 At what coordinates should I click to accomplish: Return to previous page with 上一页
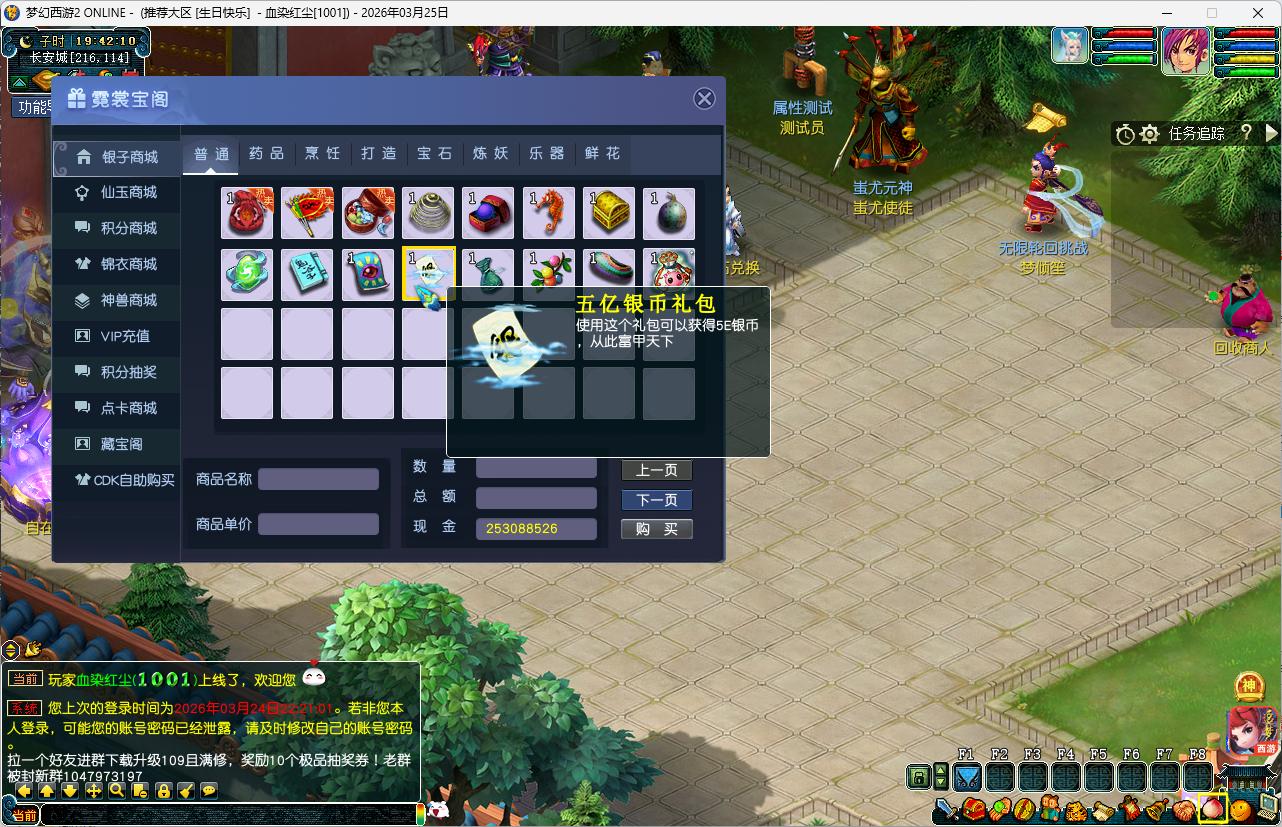656,470
